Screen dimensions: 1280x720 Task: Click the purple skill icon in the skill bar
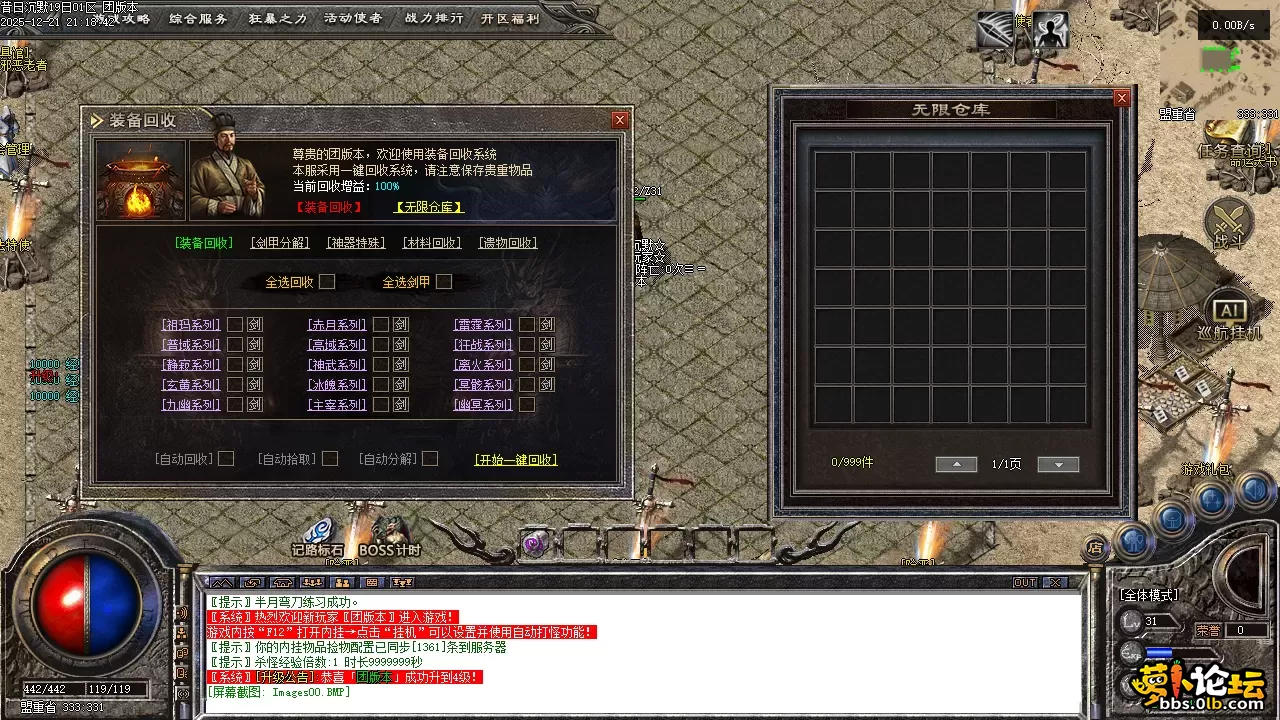tap(535, 543)
